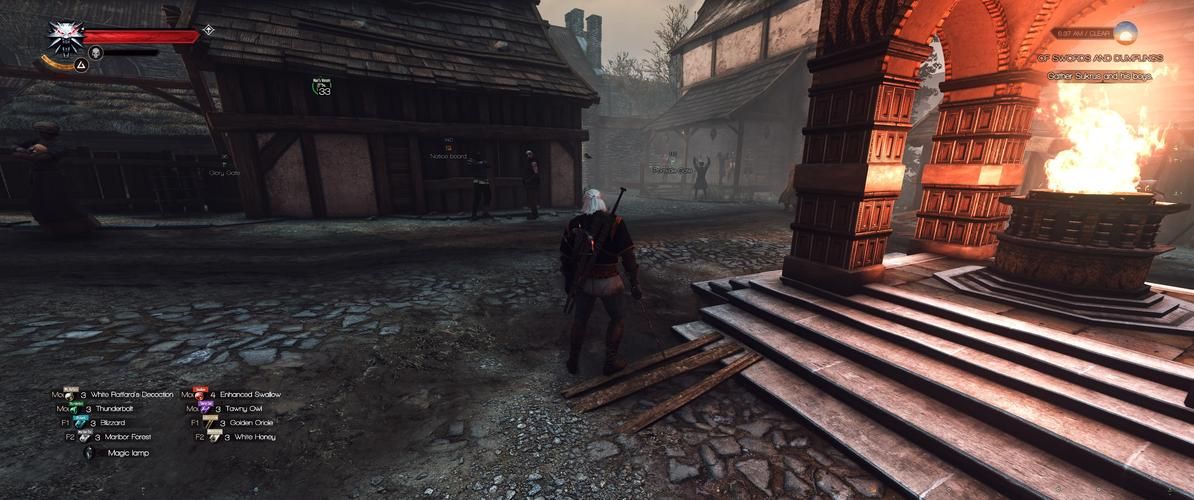Select the White Honey potion slot

coord(212,436)
